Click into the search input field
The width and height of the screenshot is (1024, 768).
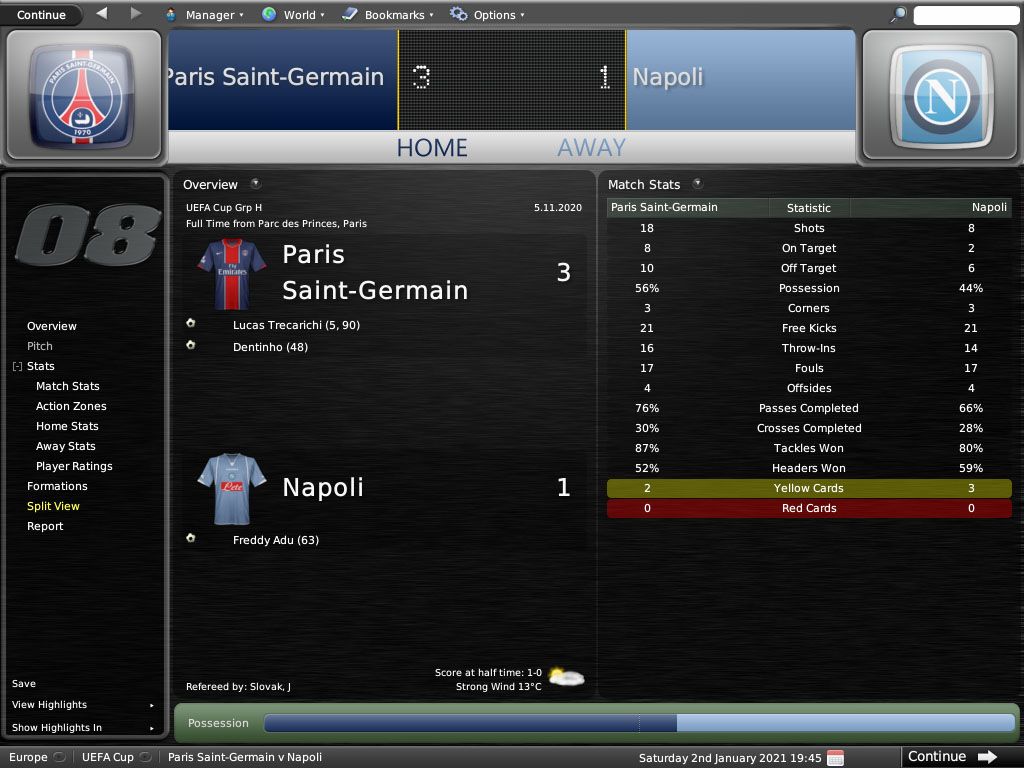click(965, 15)
